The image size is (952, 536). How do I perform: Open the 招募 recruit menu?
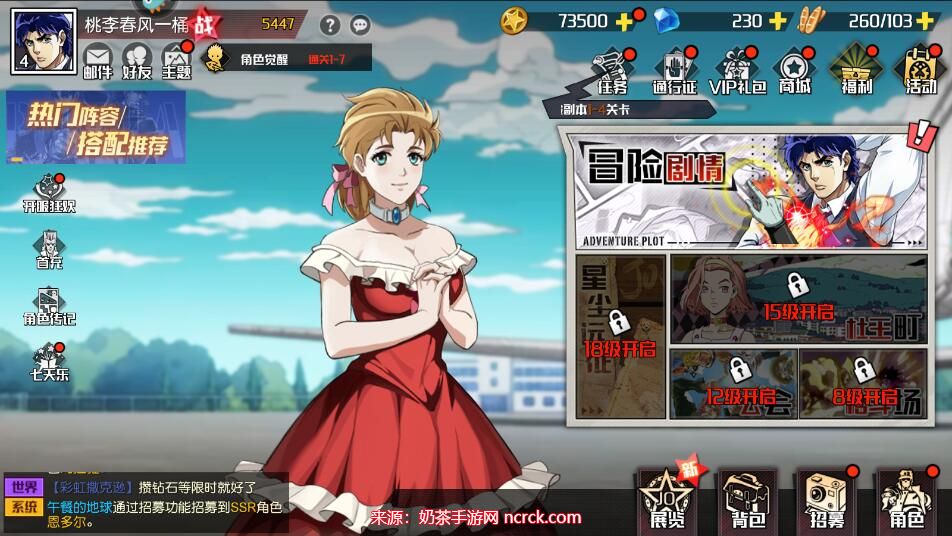(x=828, y=499)
